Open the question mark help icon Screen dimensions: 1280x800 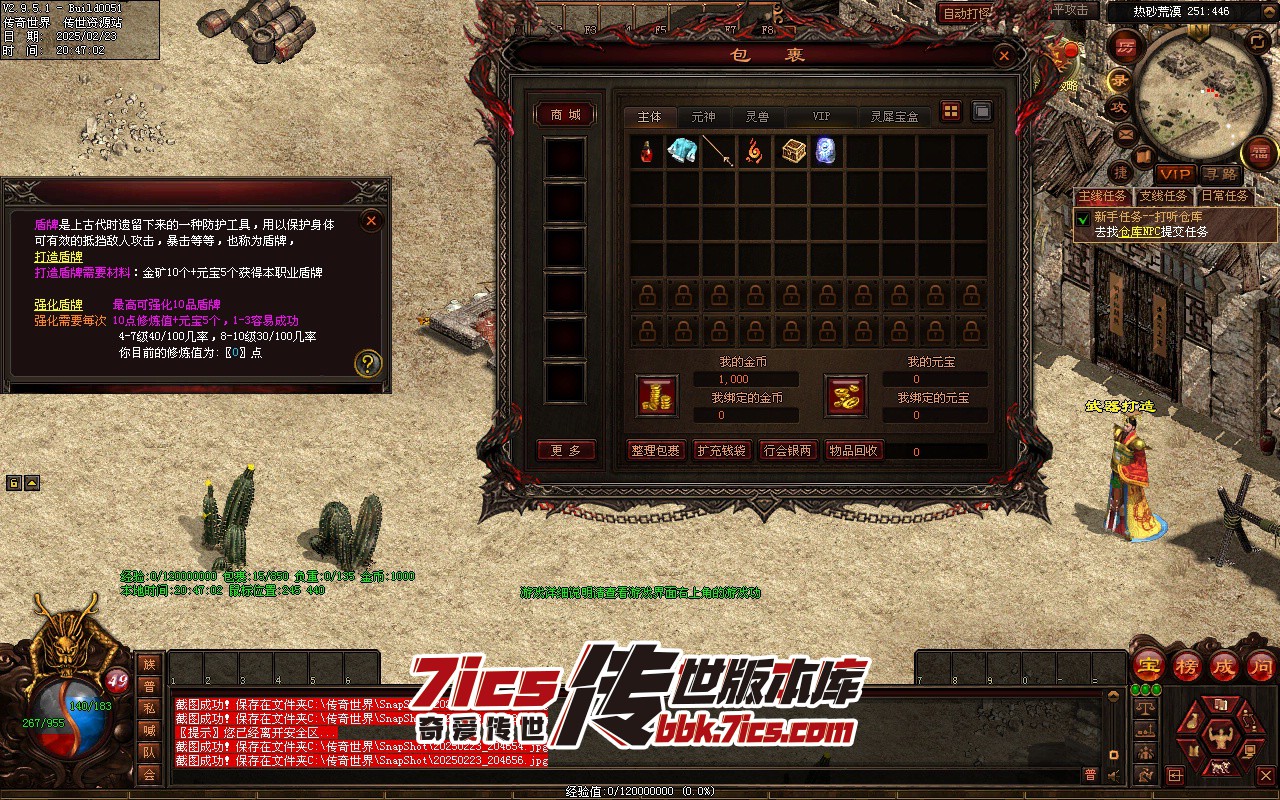pos(368,363)
